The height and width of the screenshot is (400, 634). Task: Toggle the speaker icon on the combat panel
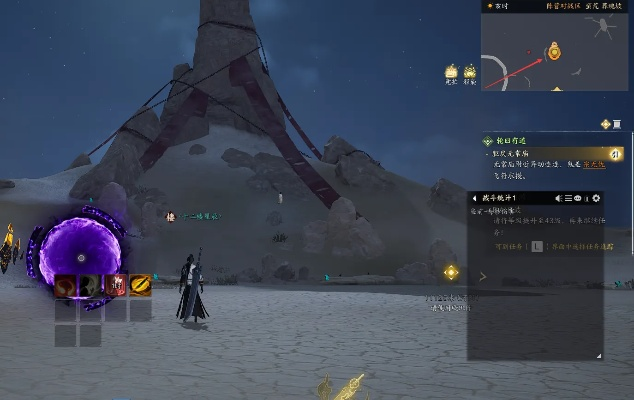tap(558, 198)
